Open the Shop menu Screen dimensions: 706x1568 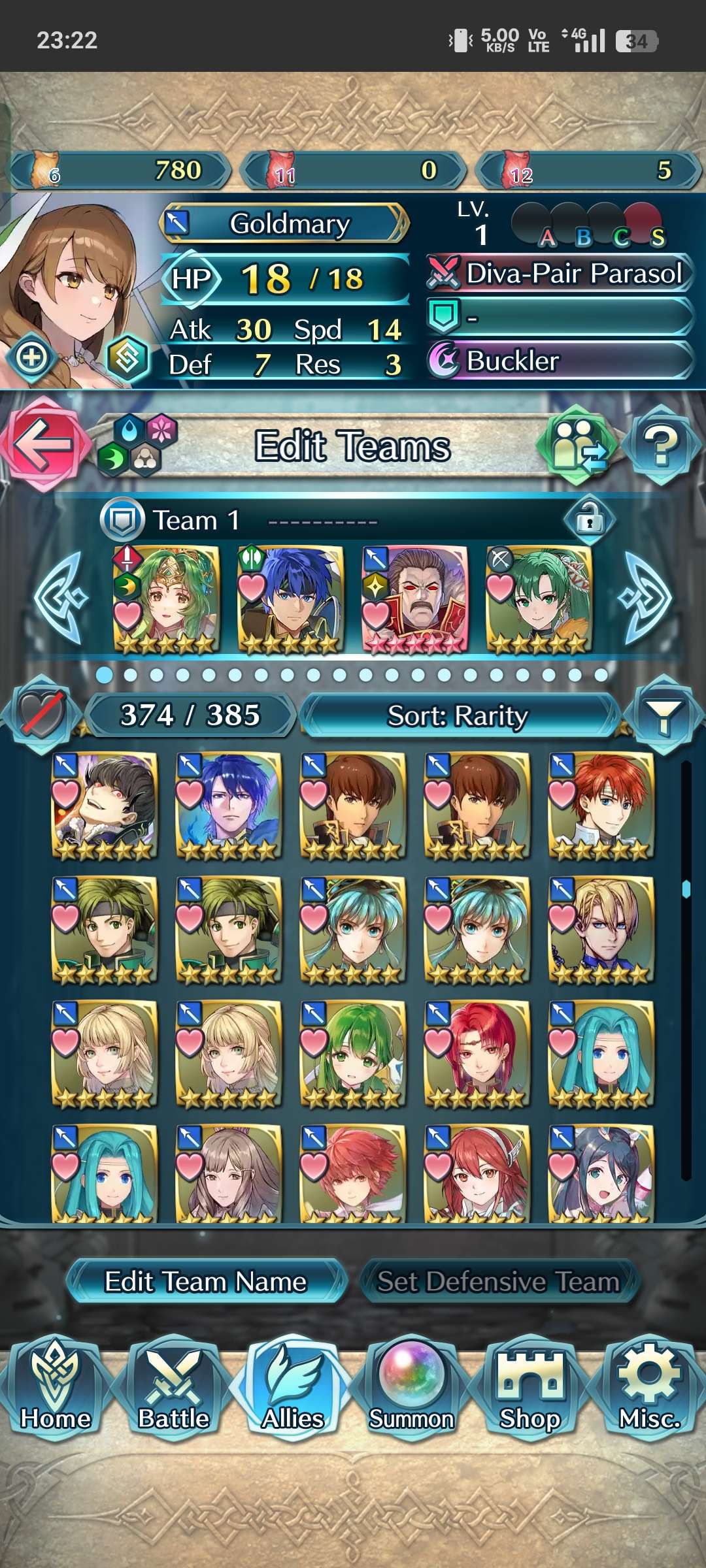coord(530,1386)
